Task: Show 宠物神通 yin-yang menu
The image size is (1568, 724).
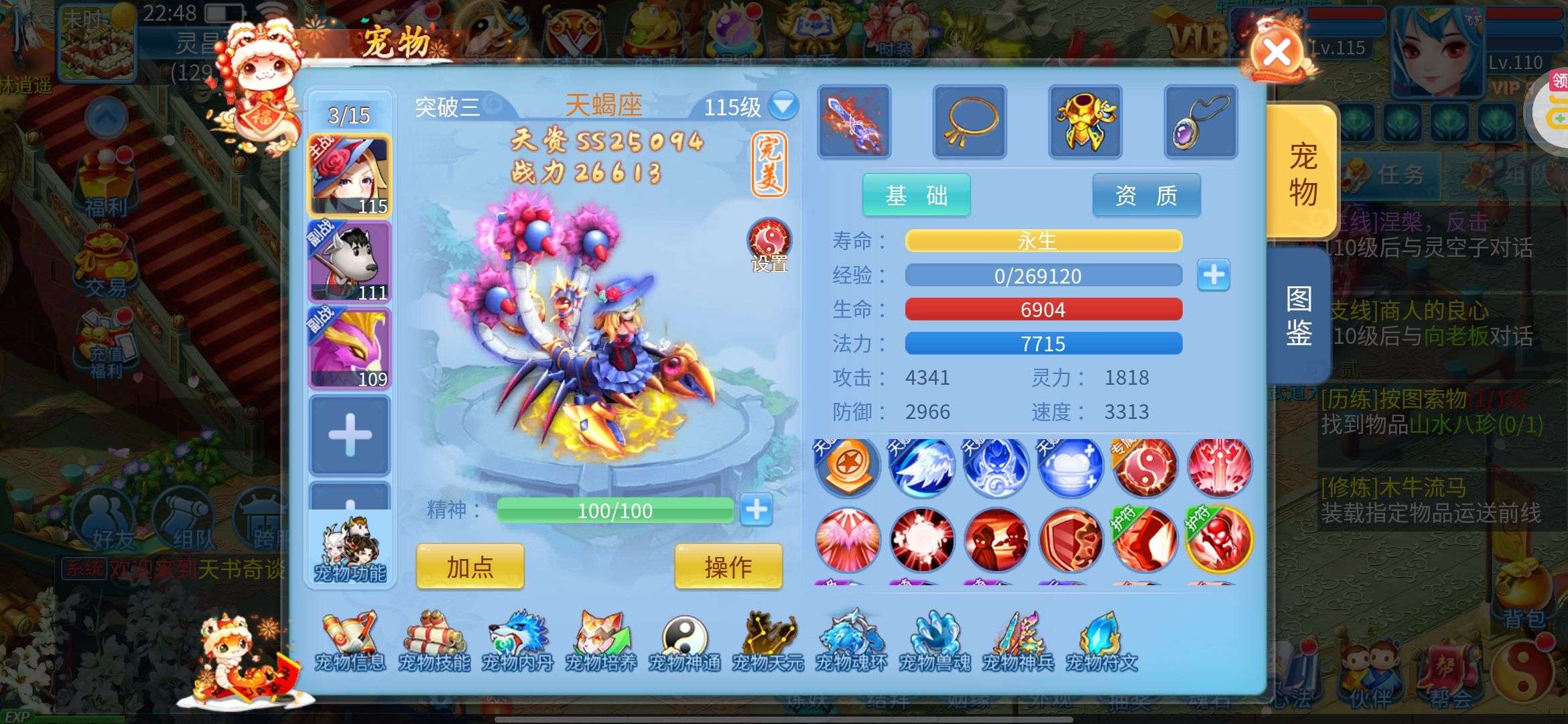Action: pyautogui.click(x=684, y=642)
